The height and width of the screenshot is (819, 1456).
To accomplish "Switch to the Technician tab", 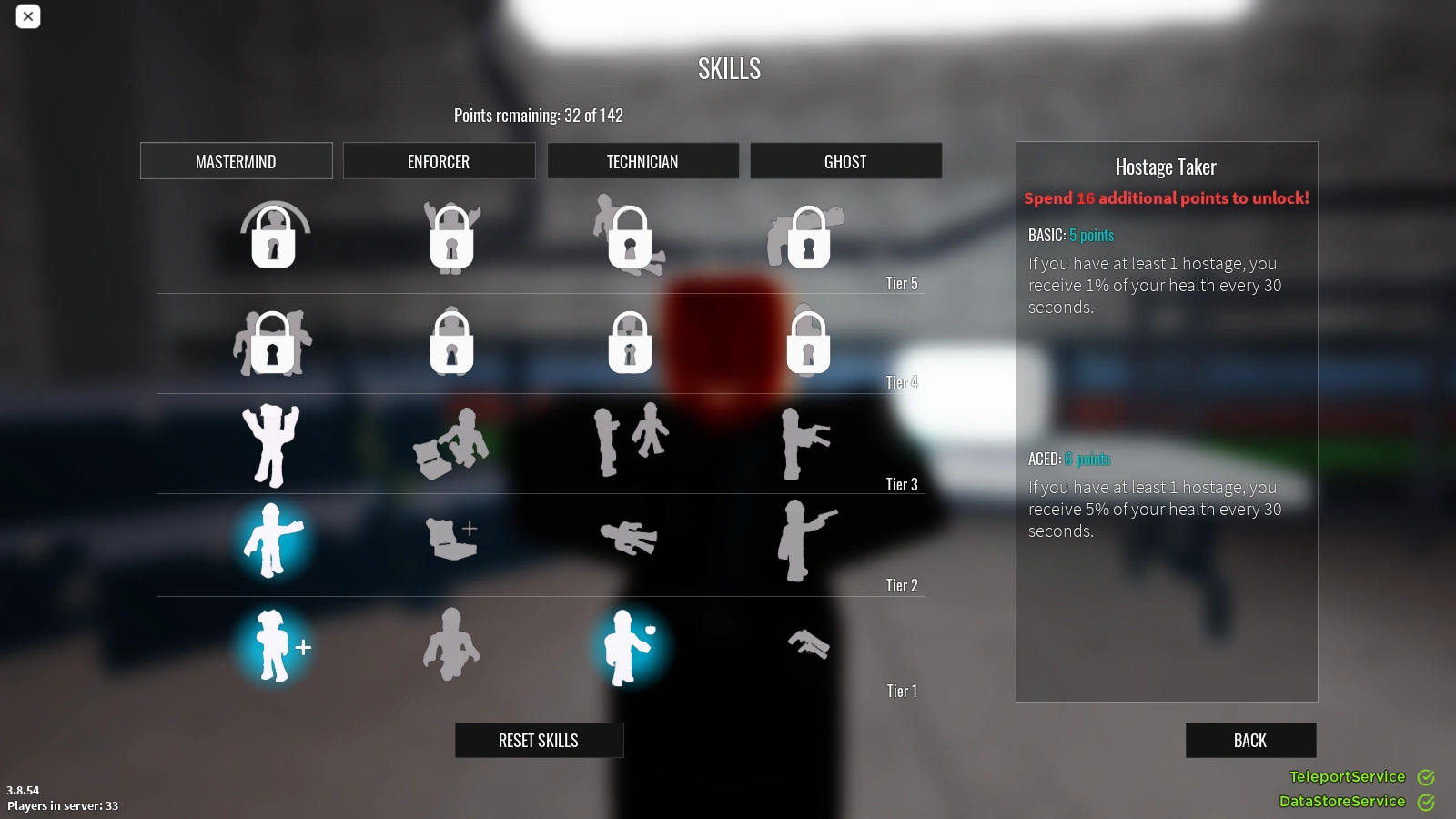I will 643,161.
